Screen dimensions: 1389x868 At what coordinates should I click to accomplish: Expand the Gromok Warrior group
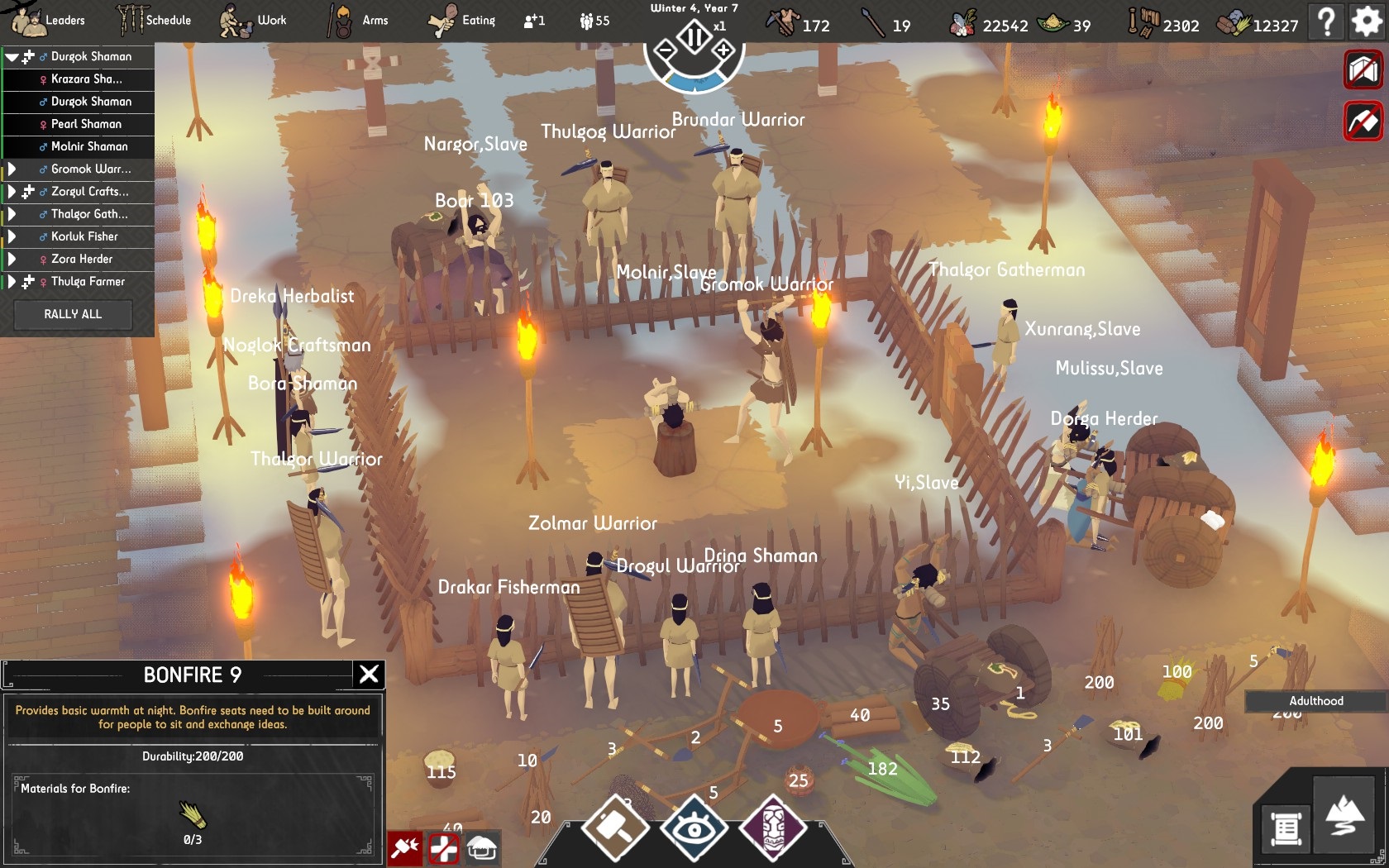(12, 169)
